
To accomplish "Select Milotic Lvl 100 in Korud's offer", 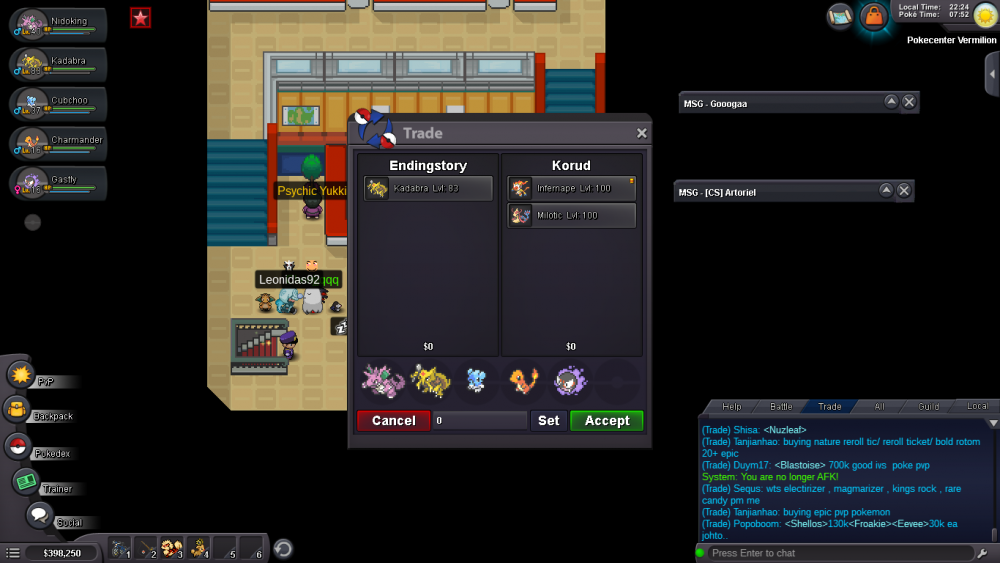I will tap(571, 216).
